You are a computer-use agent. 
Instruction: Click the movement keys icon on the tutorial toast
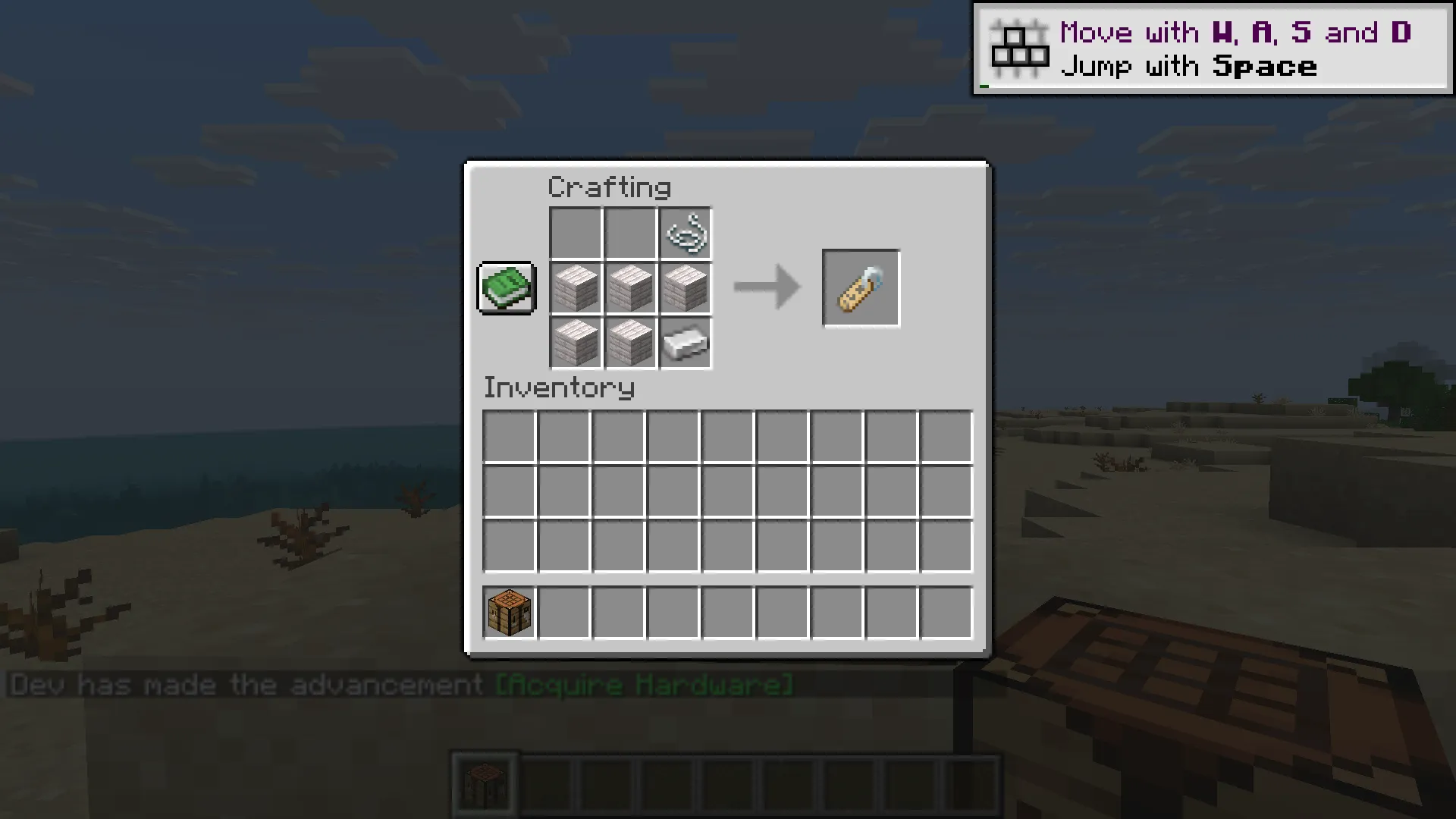tap(1020, 47)
